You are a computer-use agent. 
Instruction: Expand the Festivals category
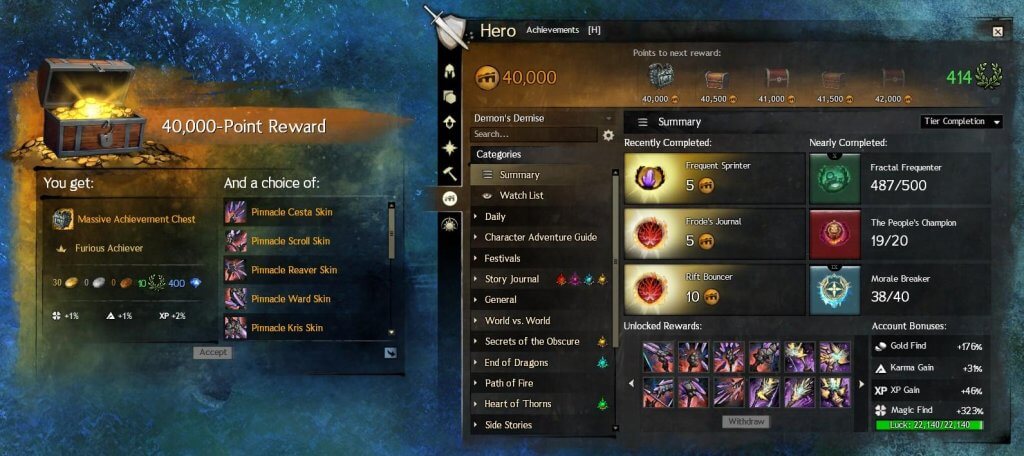[503, 258]
